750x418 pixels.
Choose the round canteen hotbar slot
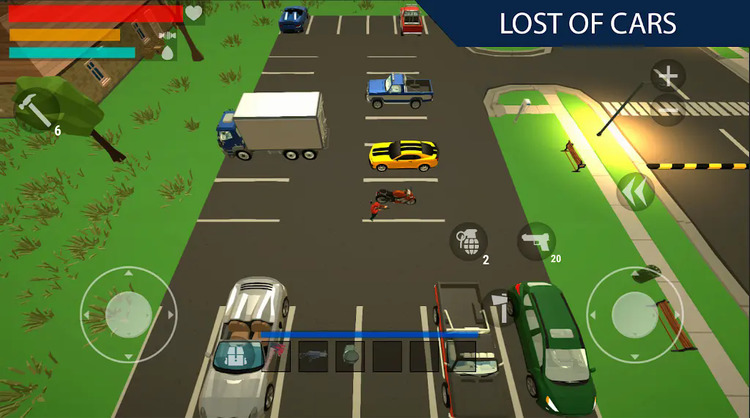pos(350,356)
